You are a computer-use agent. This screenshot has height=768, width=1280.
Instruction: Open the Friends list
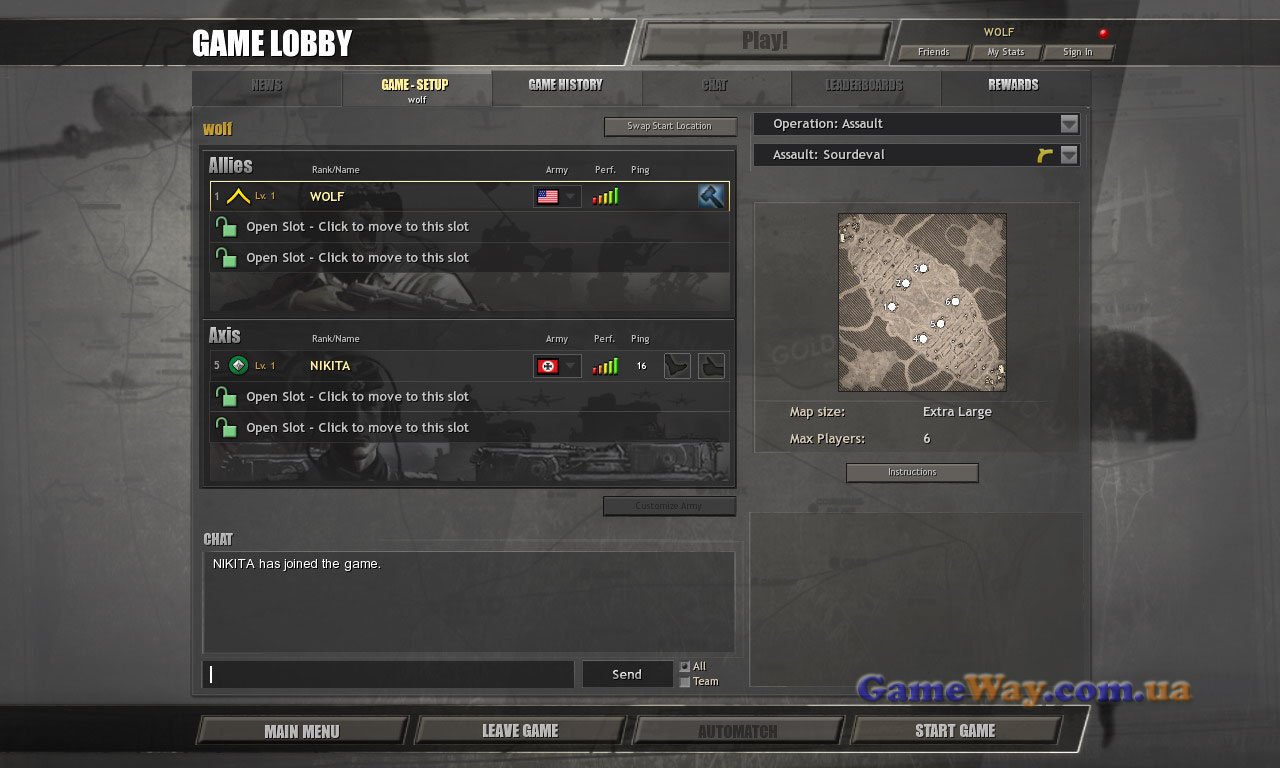tap(933, 52)
